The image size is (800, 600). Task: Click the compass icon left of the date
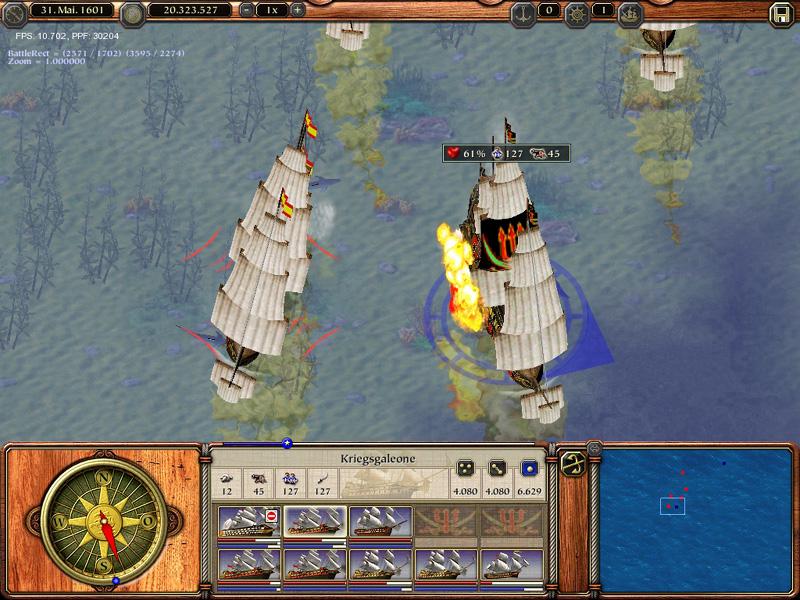pos(15,13)
